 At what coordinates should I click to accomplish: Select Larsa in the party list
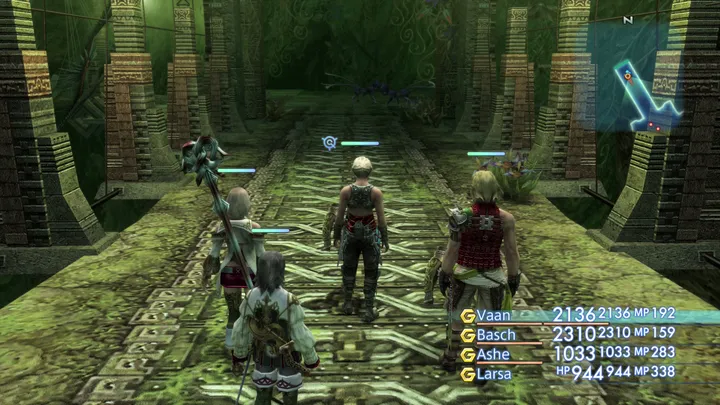click(495, 374)
